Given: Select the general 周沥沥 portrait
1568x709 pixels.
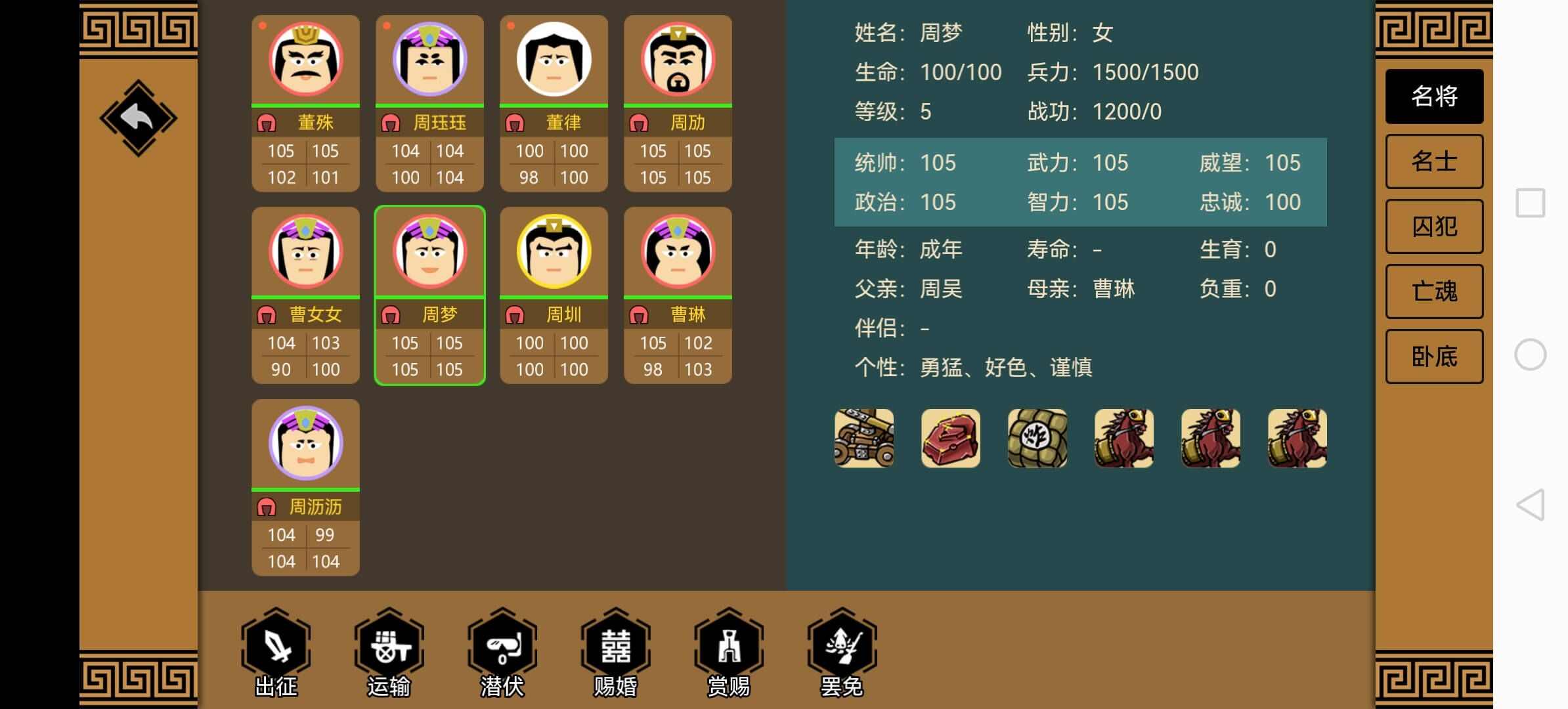Looking at the screenshot, I should (305, 444).
